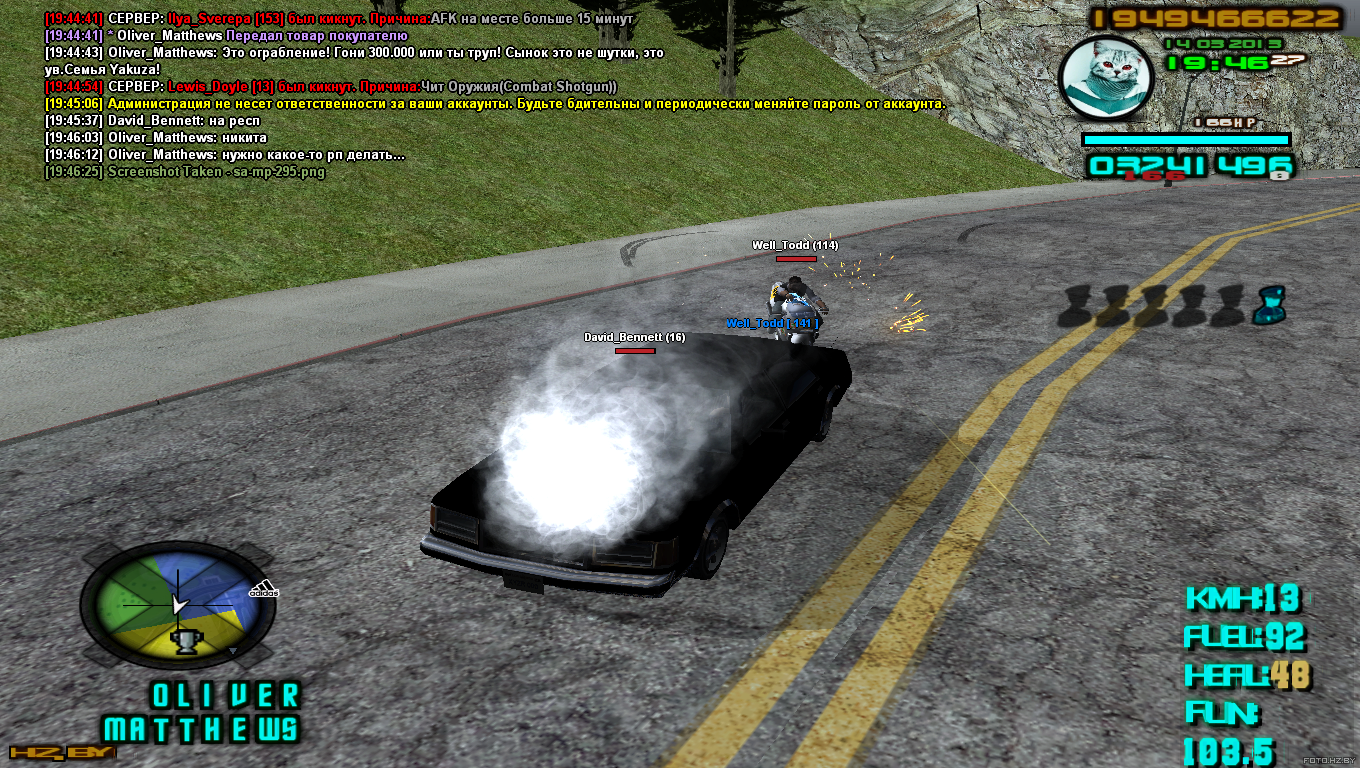Click the David_Bennett name tag above the car

[634, 338]
